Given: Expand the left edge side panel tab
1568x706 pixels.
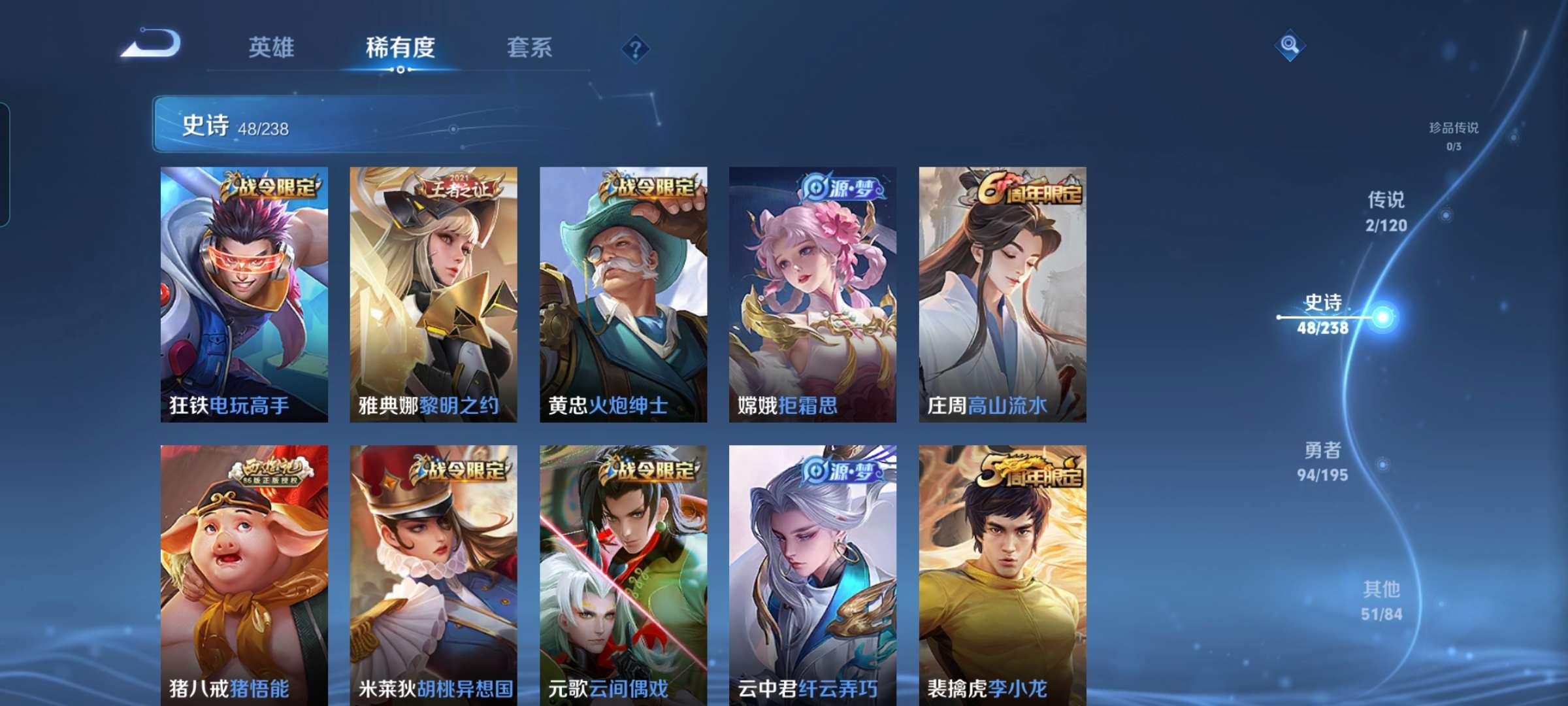Looking at the screenshot, I should pos(7,160).
